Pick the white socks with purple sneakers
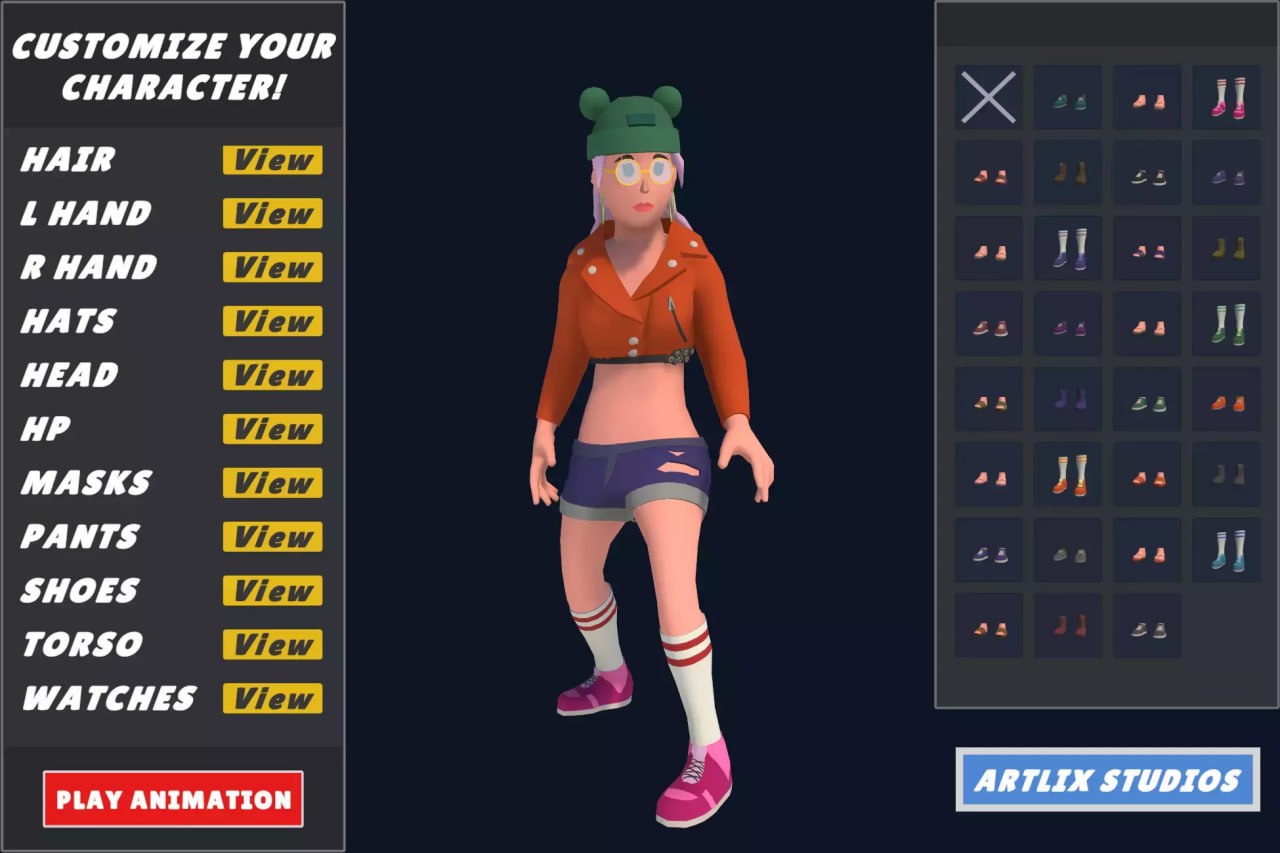The height and width of the screenshot is (853, 1280). [x=1068, y=248]
